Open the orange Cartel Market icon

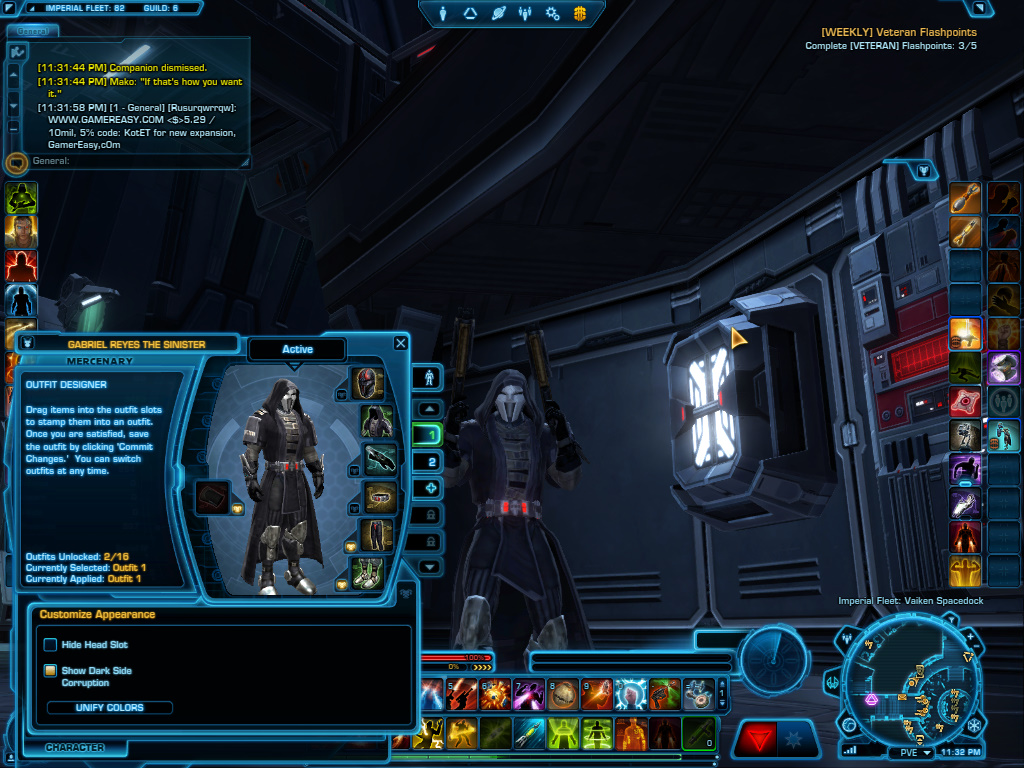pyautogui.click(x=579, y=14)
